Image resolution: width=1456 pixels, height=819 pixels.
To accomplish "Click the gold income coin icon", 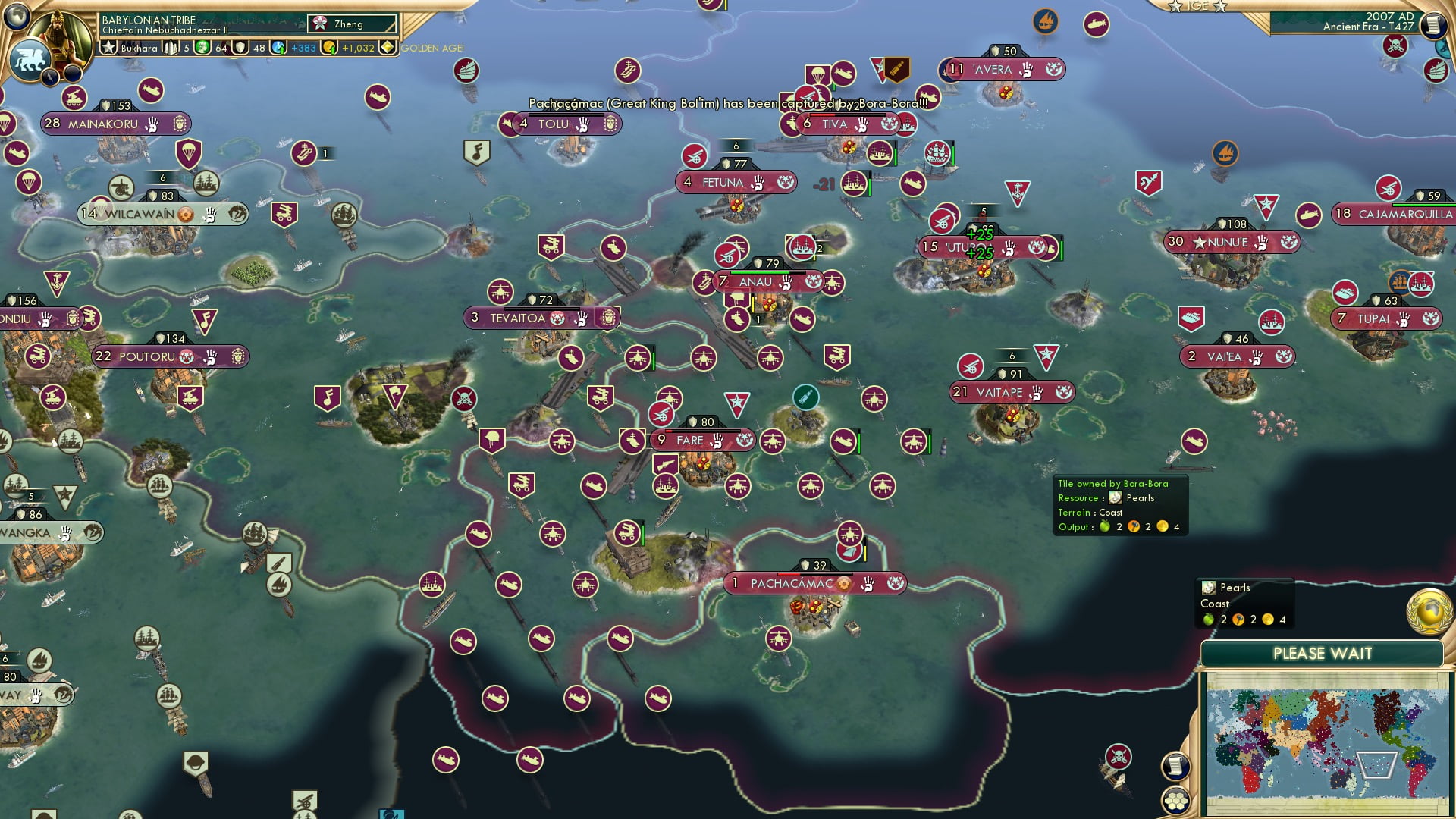I will (328, 48).
